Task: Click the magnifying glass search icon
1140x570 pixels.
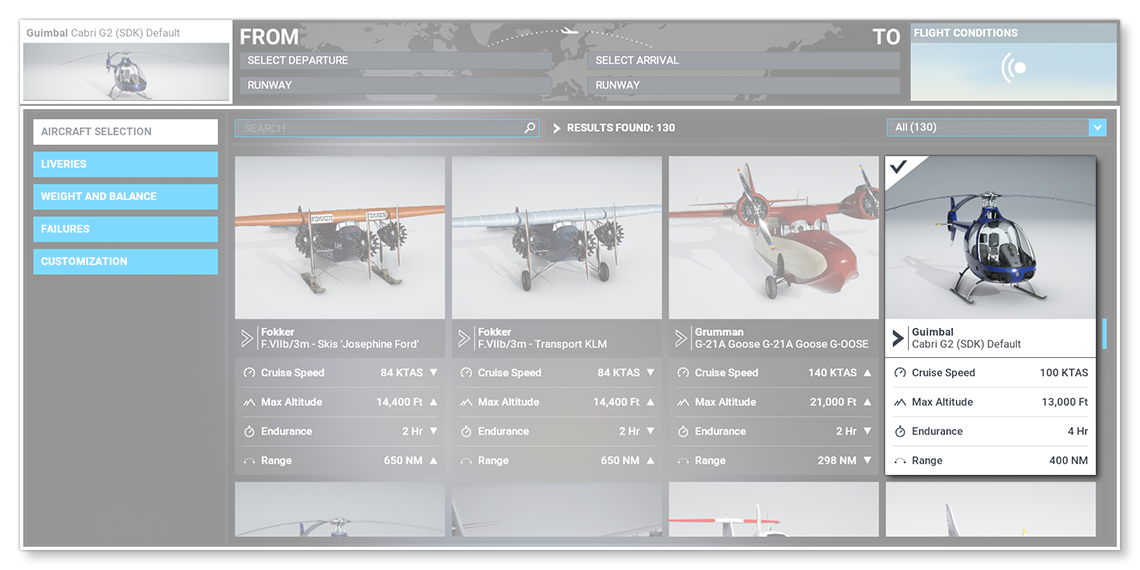Action: point(530,128)
